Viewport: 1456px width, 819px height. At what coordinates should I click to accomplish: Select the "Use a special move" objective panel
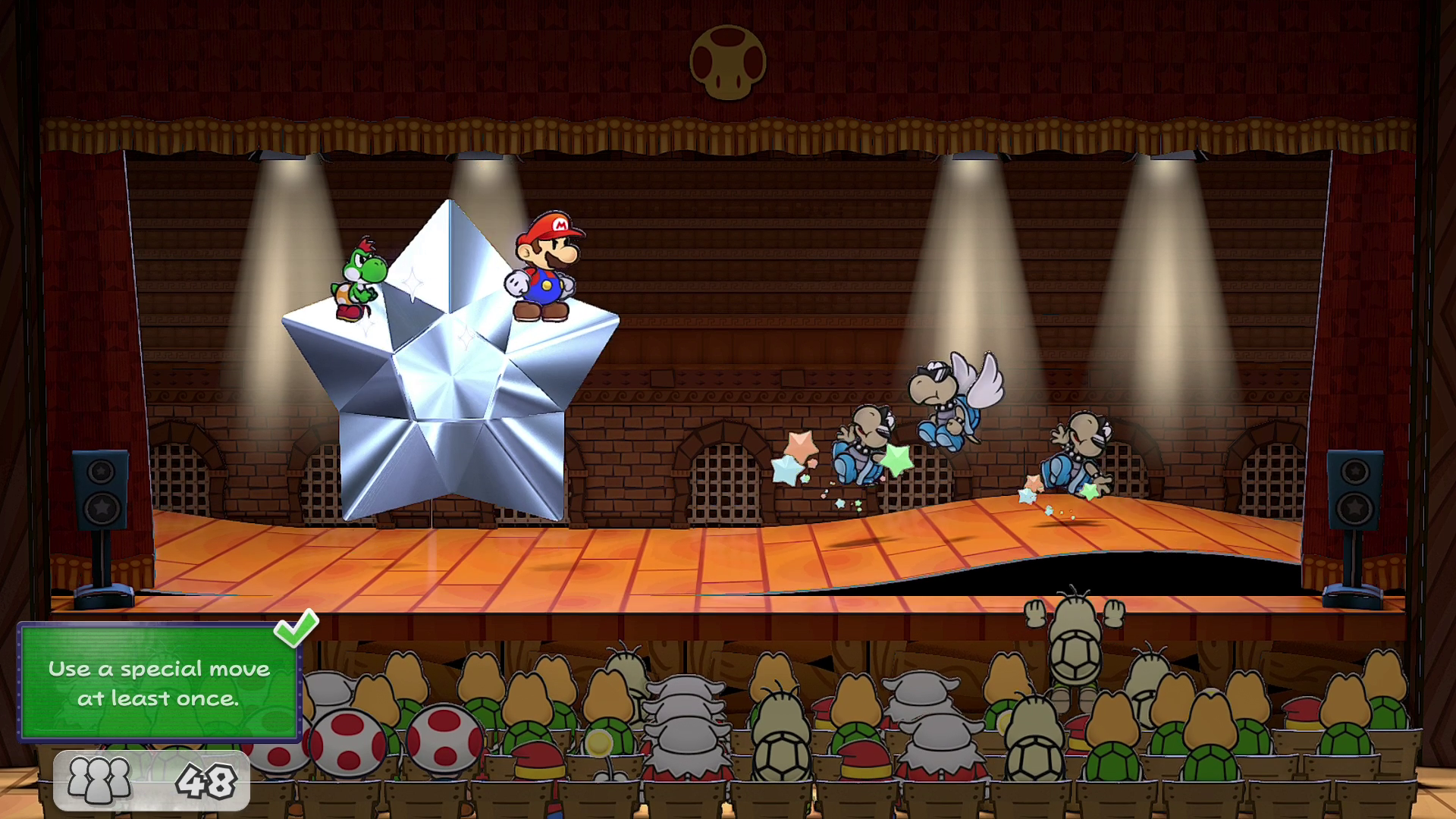click(x=158, y=682)
